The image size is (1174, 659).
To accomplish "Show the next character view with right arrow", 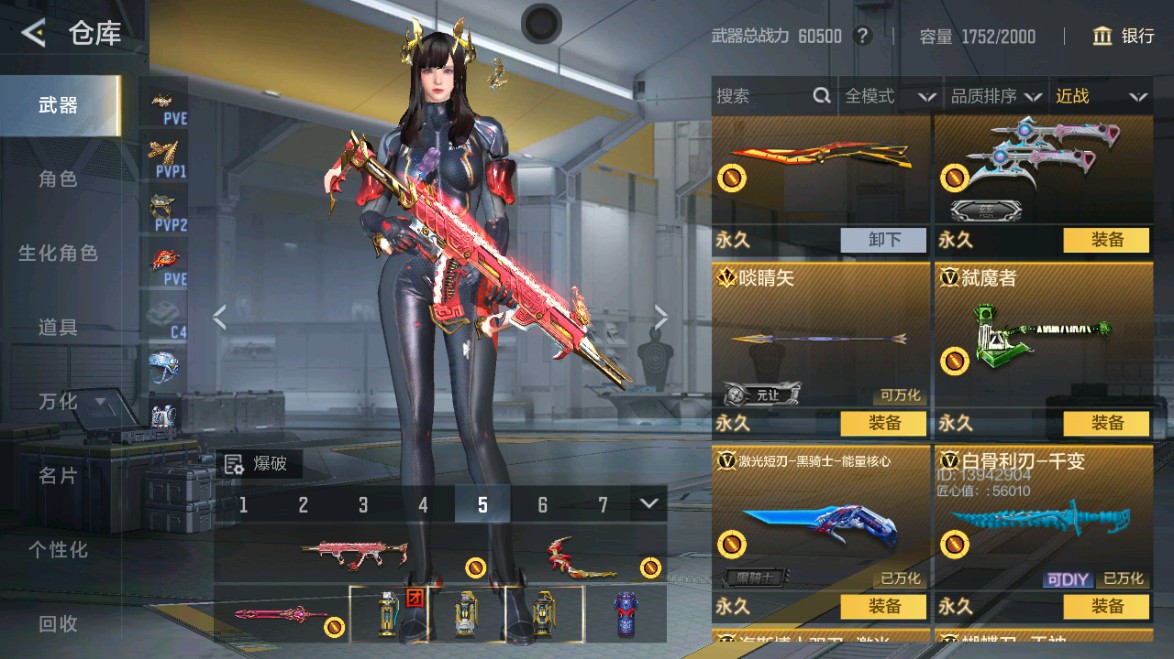I will pos(660,317).
